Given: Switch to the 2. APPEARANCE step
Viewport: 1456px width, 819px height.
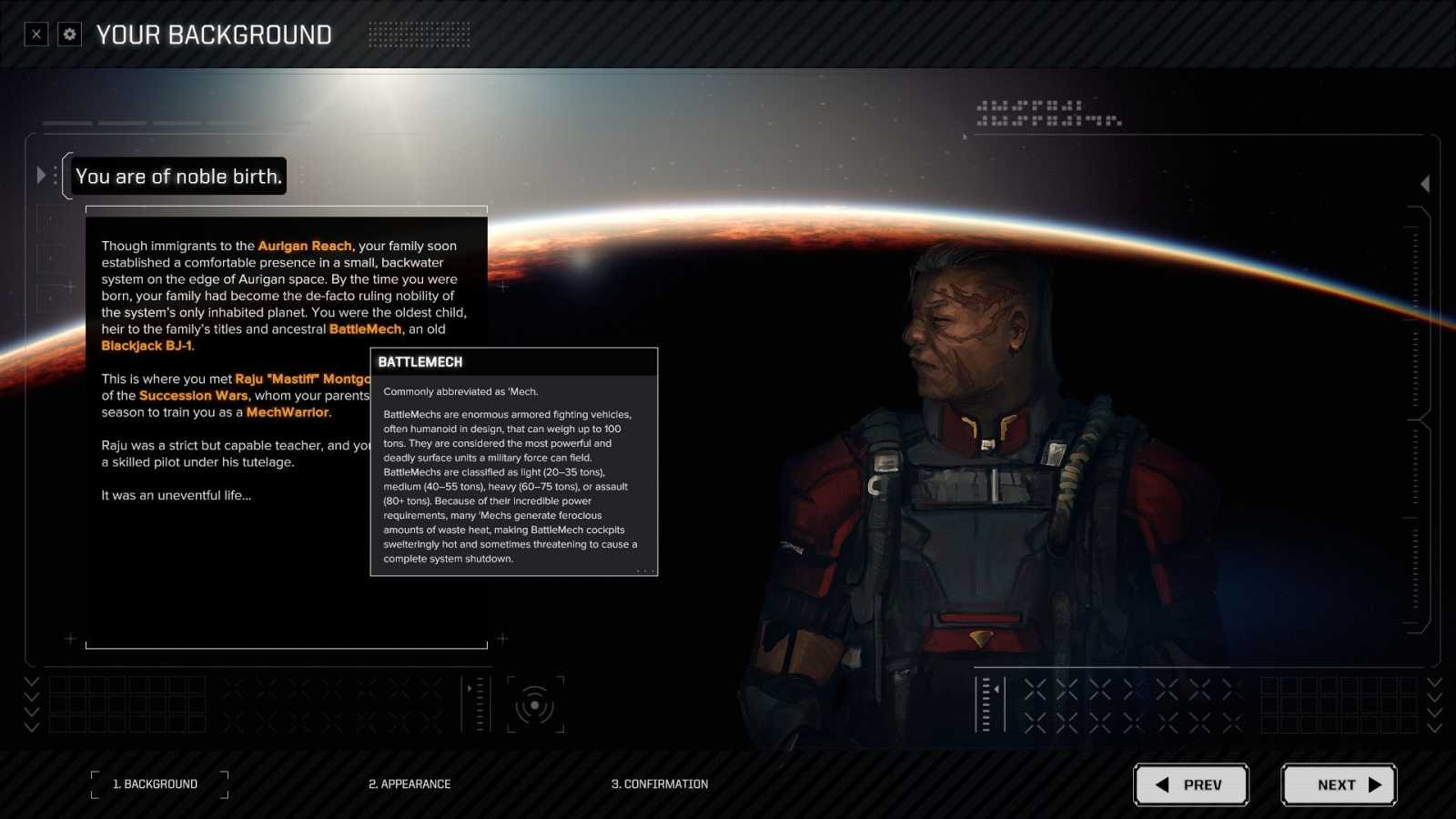Looking at the screenshot, I should [x=409, y=784].
